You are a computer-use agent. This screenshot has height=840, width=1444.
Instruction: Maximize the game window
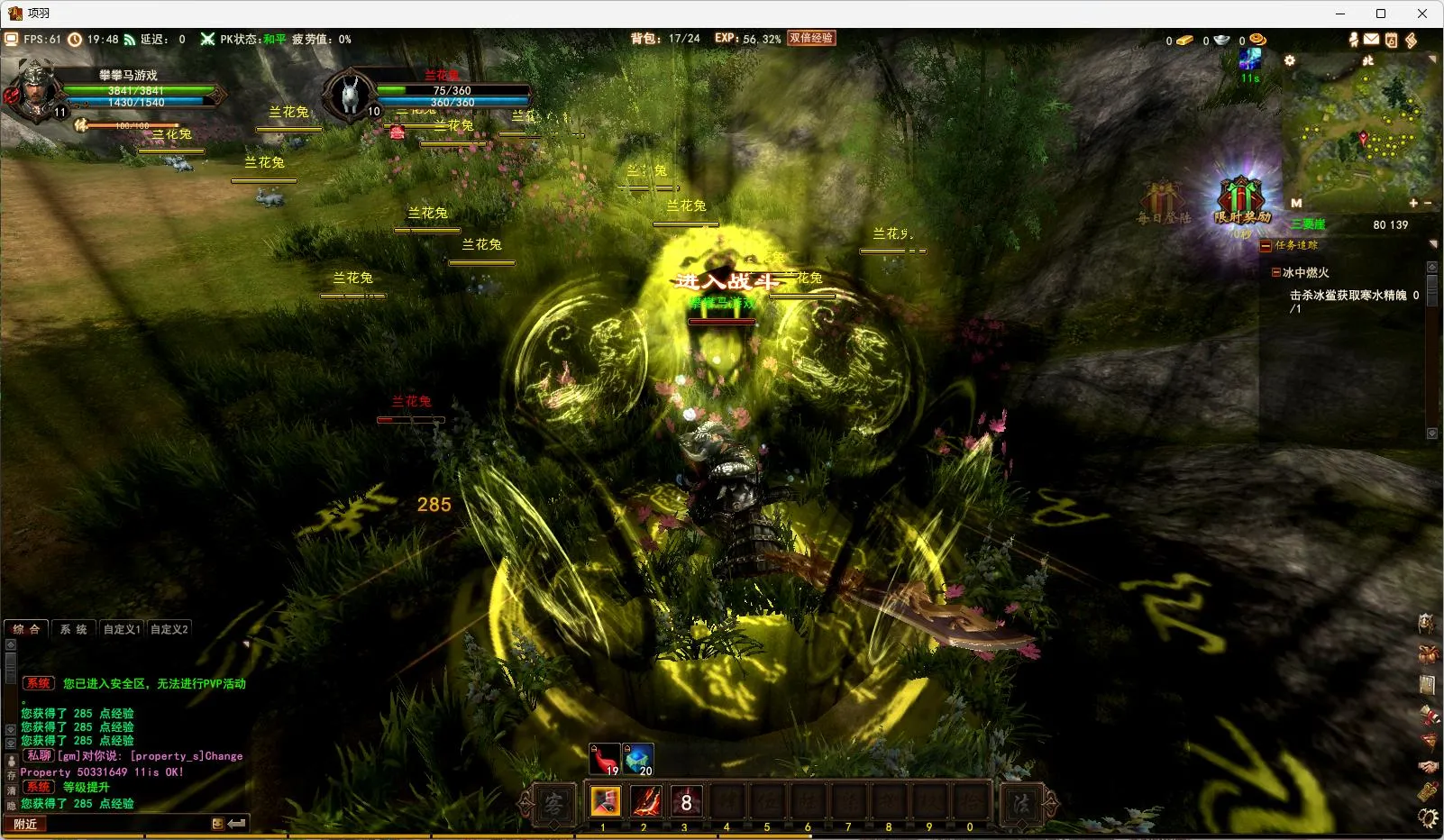(x=1380, y=14)
